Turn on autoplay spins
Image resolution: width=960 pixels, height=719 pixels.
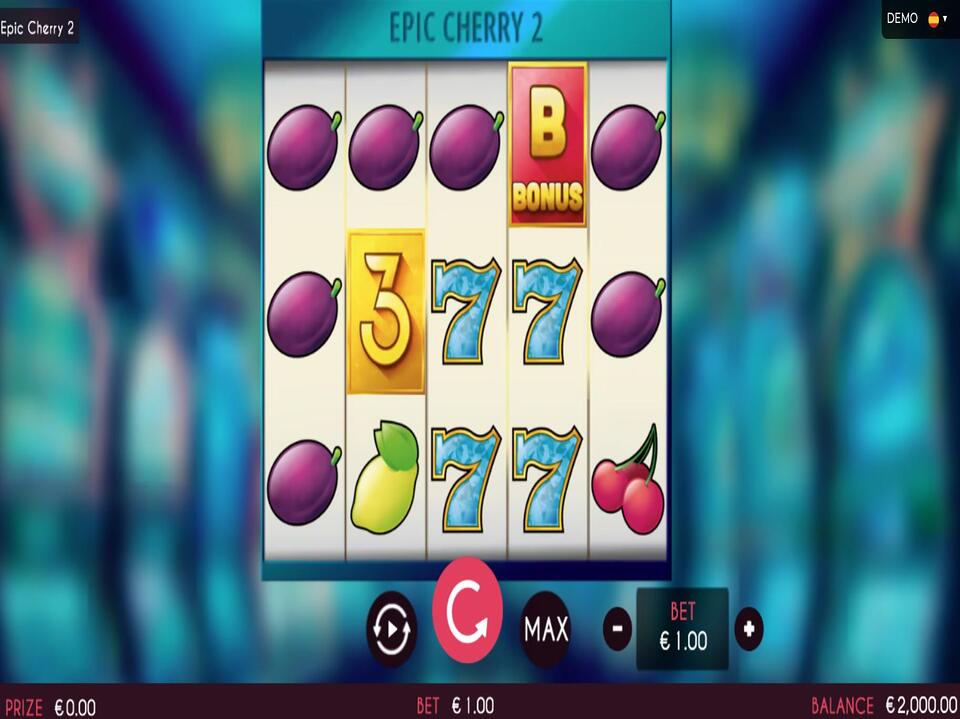coord(391,629)
